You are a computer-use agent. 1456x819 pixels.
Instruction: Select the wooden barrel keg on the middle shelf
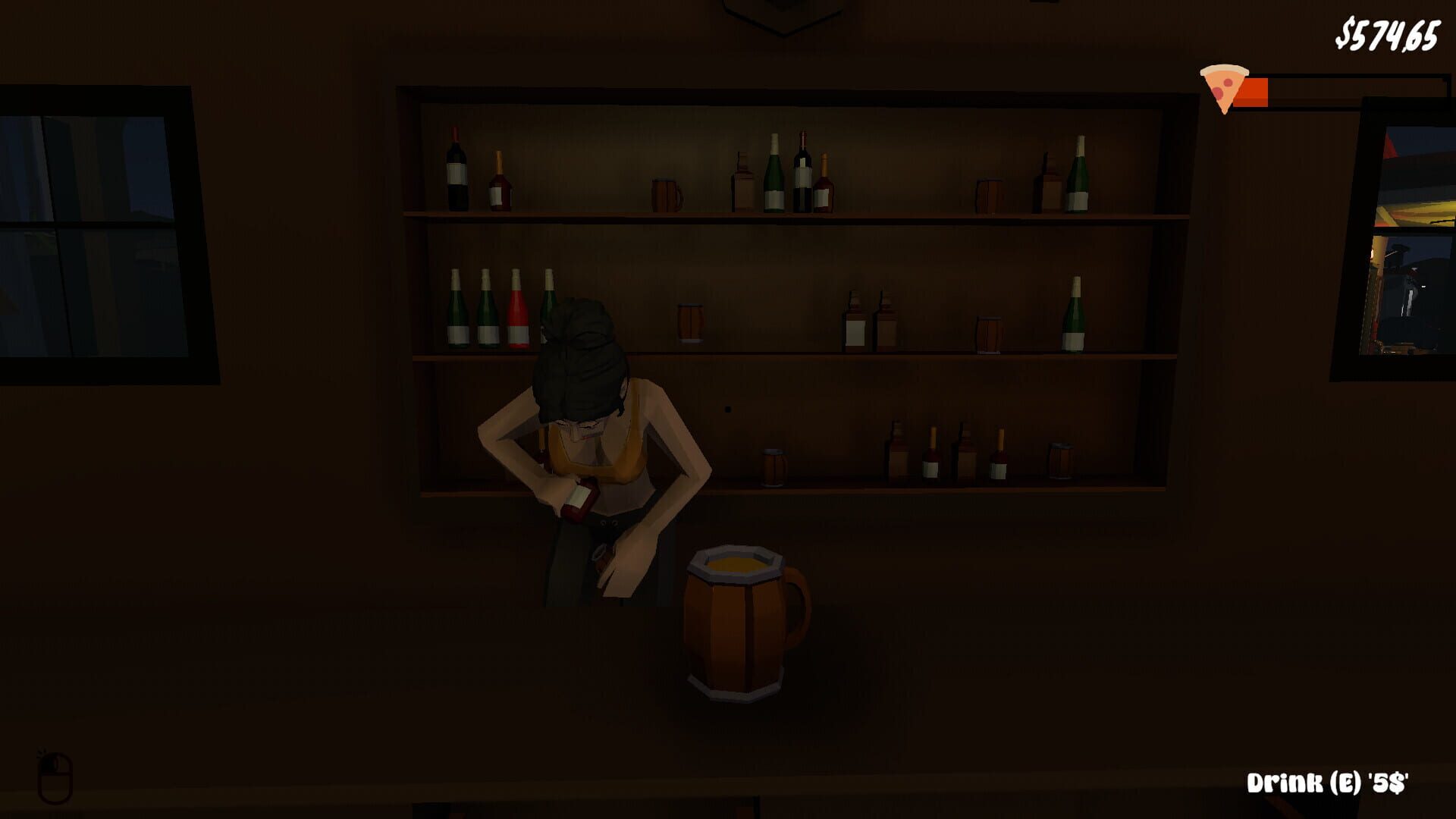(x=690, y=322)
